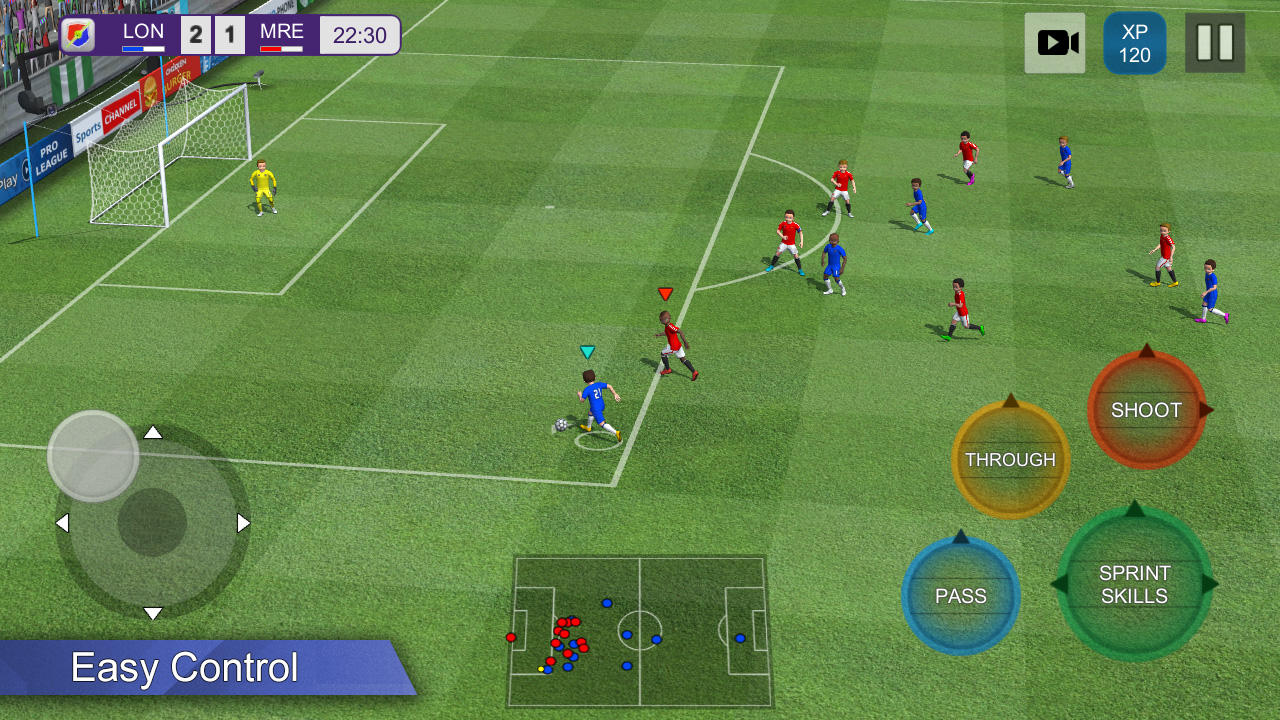This screenshot has width=1280, height=720.
Task: Tap the video camera replay icon
Action: (x=1055, y=42)
